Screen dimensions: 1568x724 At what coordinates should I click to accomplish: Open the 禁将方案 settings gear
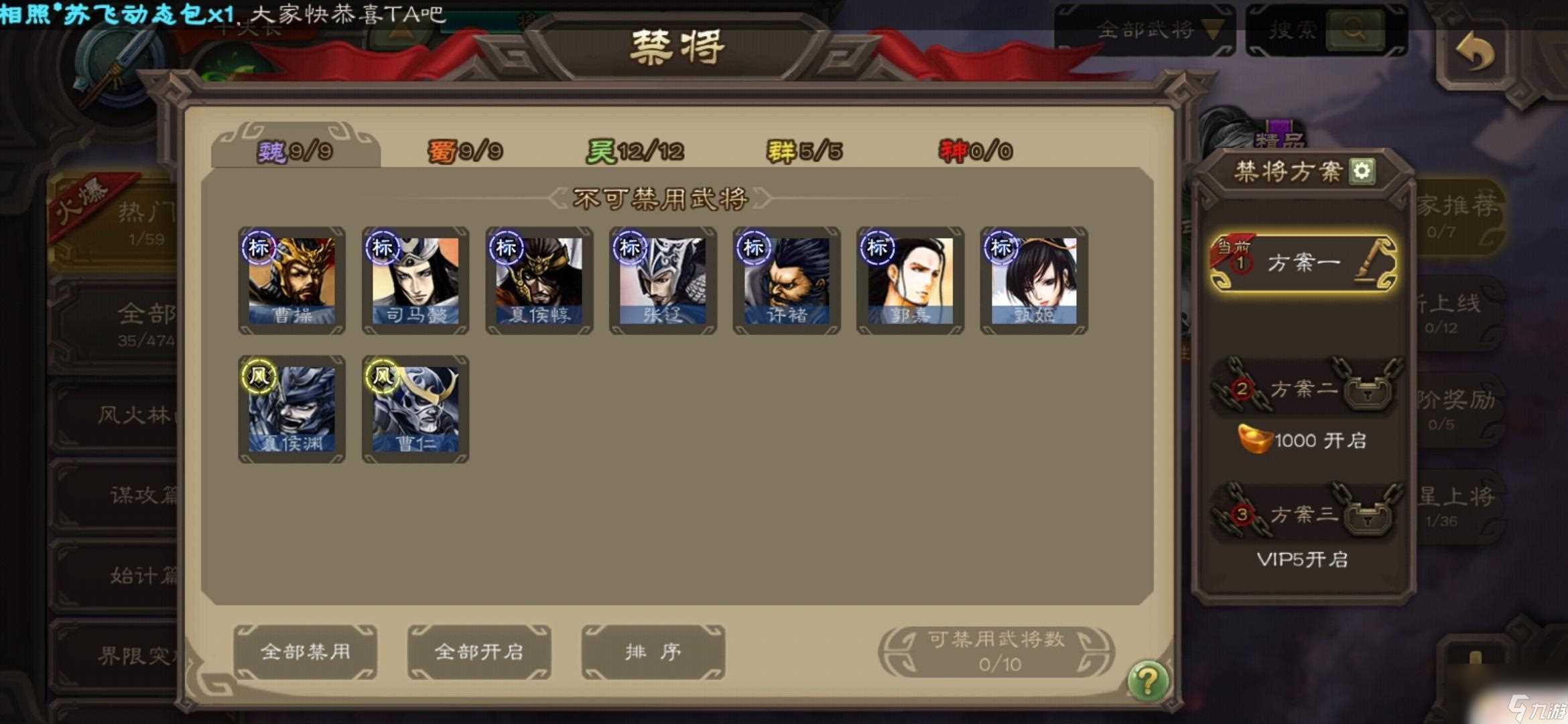[1362, 173]
